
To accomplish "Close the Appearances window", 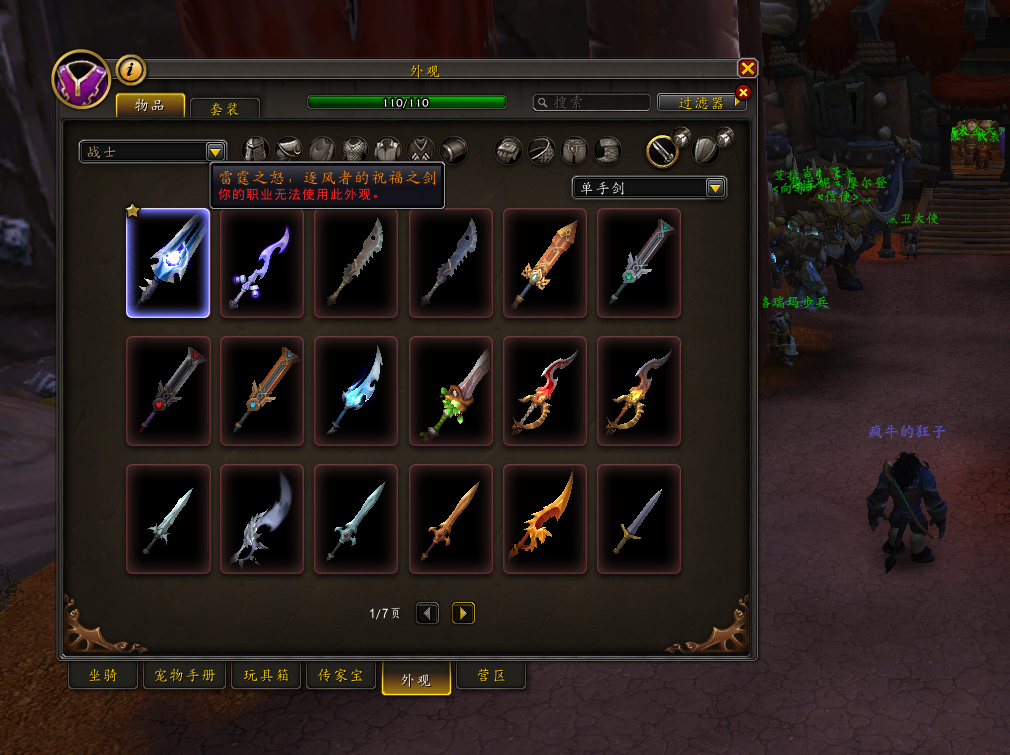I will coord(747,69).
